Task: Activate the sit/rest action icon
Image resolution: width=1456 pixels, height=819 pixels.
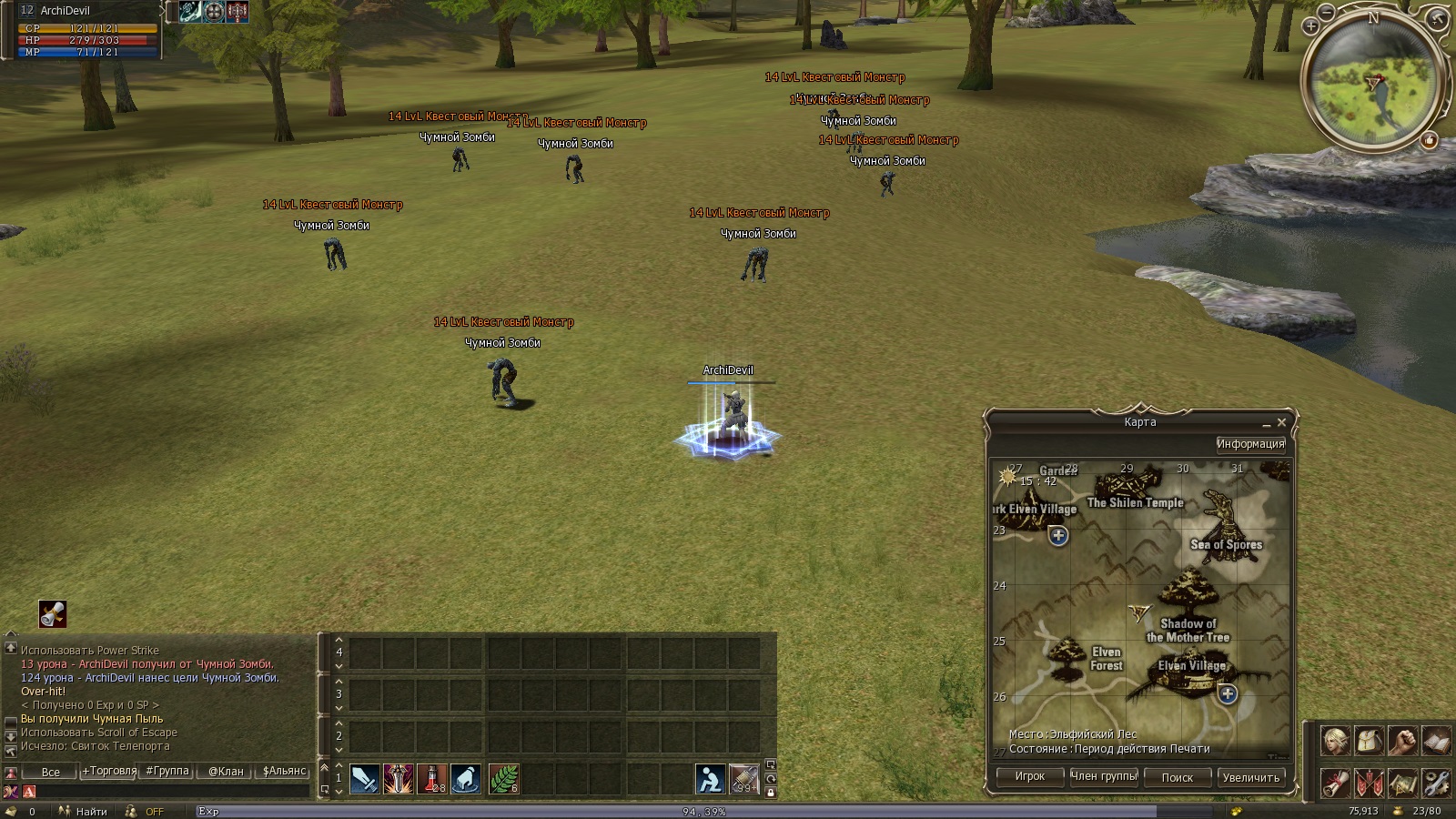Action: point(710,779)
